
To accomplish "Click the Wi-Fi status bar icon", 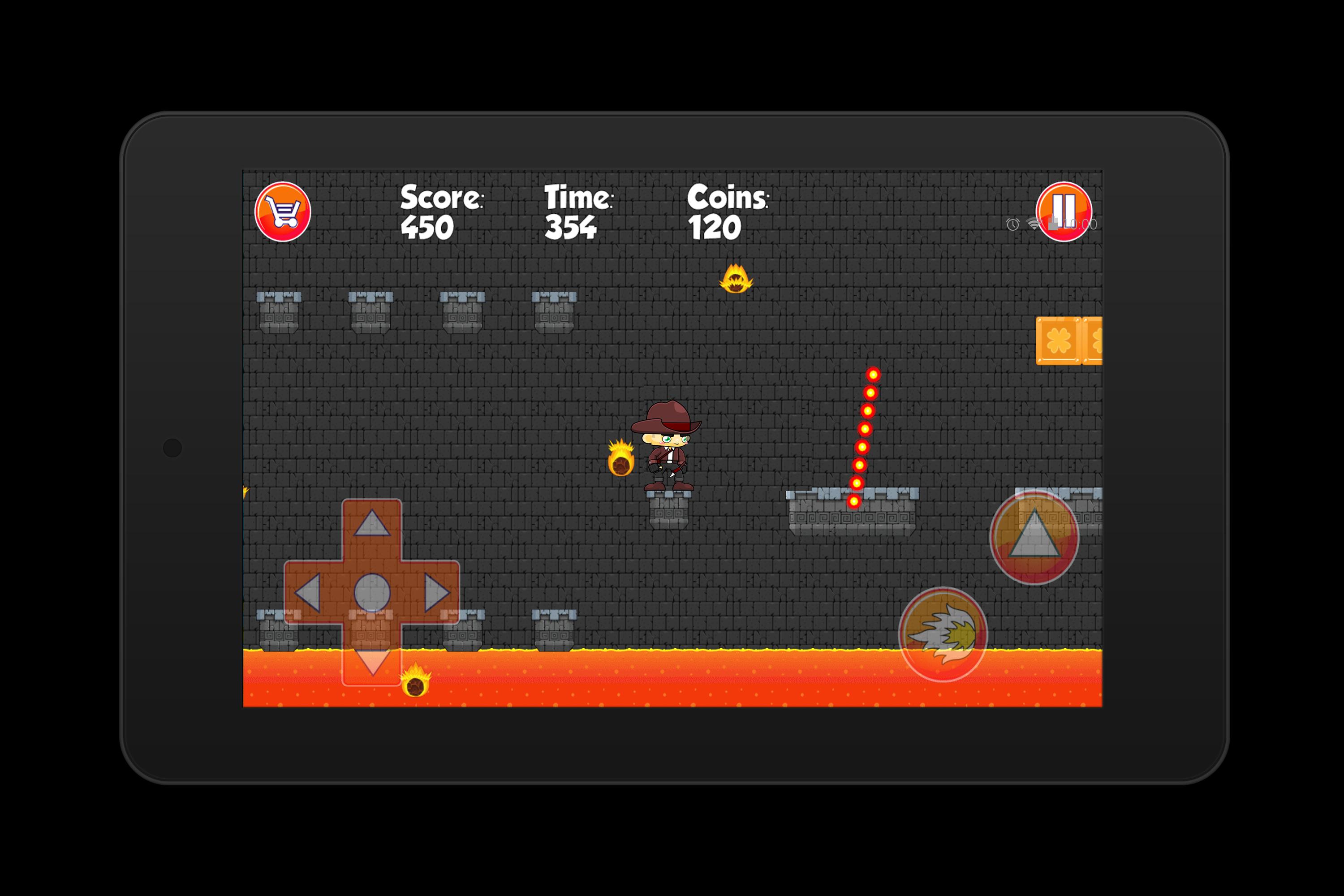I will point(1032,224).
